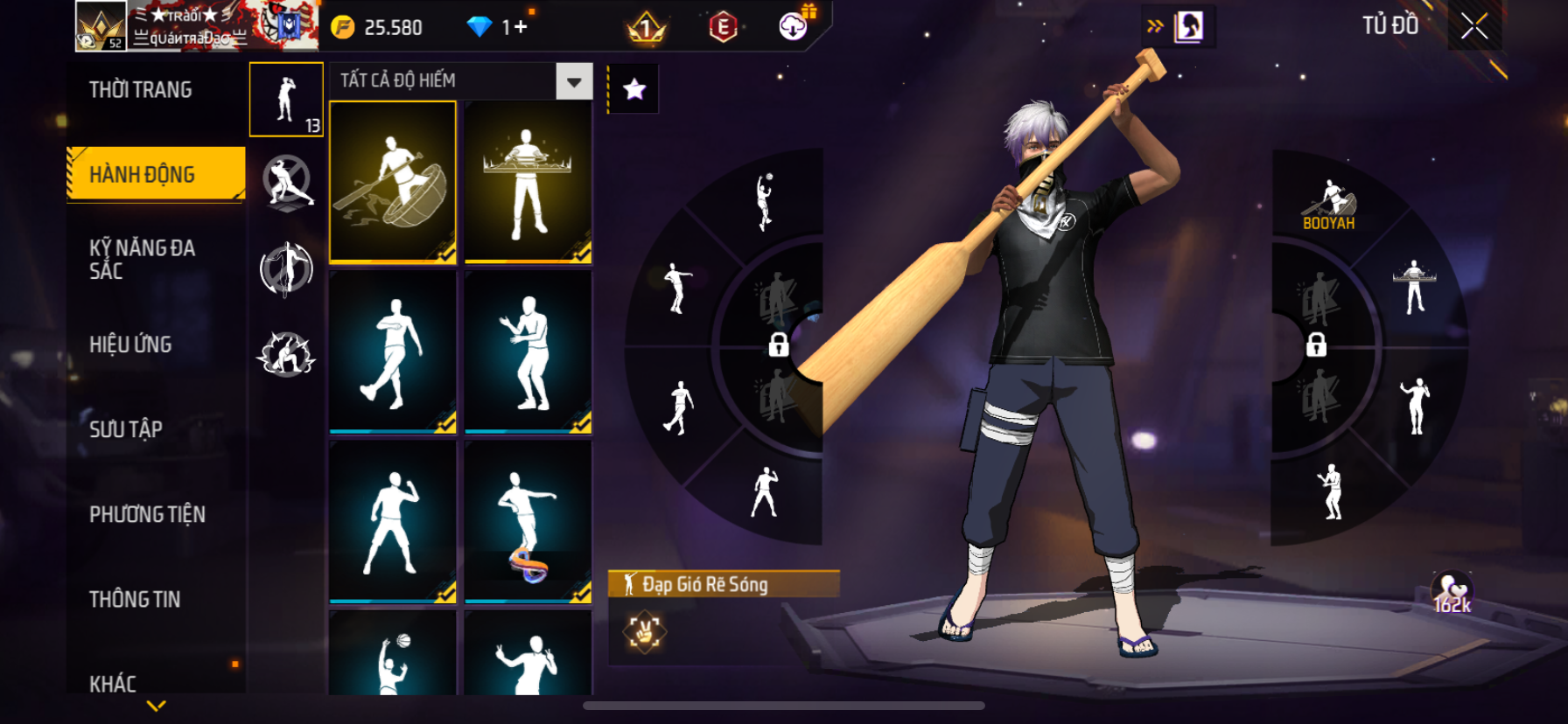Open the player profile avatar
Screen dimensions: 1568x724
[x=101, y=26]
